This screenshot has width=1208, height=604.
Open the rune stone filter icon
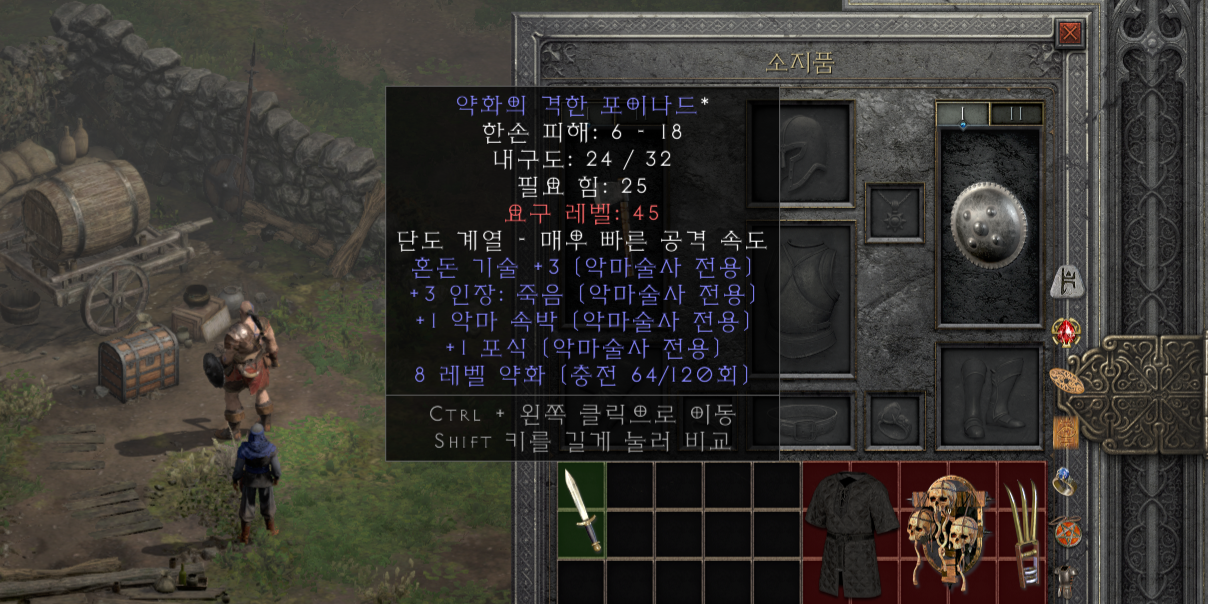coord(1064,285)
